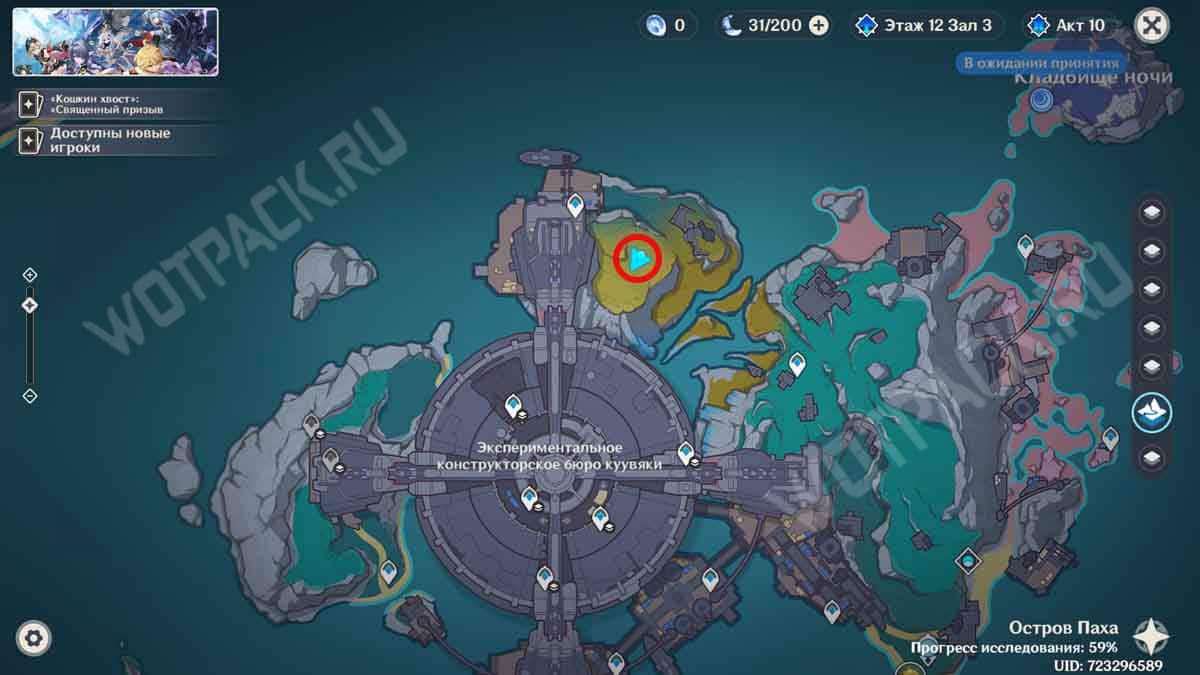Open the «Доступны новые игроки» notice
Screen dimensions: 1200x675
[110, 140]
